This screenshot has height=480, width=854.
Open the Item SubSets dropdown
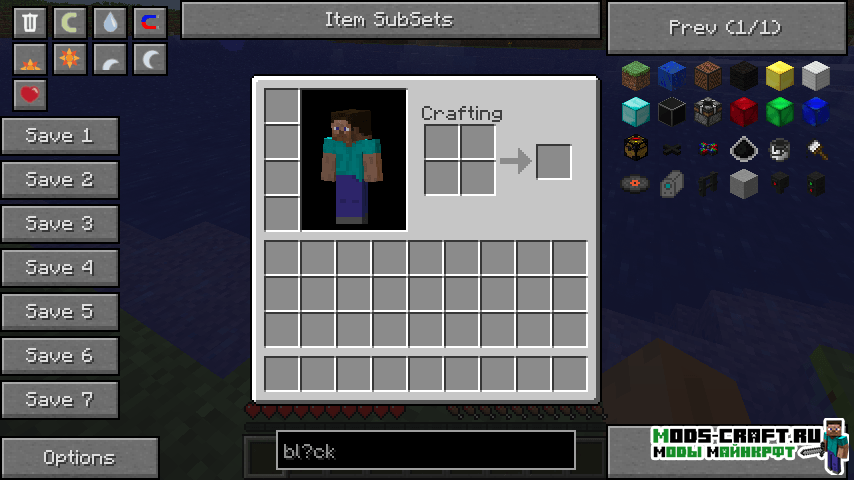(390, 20)
